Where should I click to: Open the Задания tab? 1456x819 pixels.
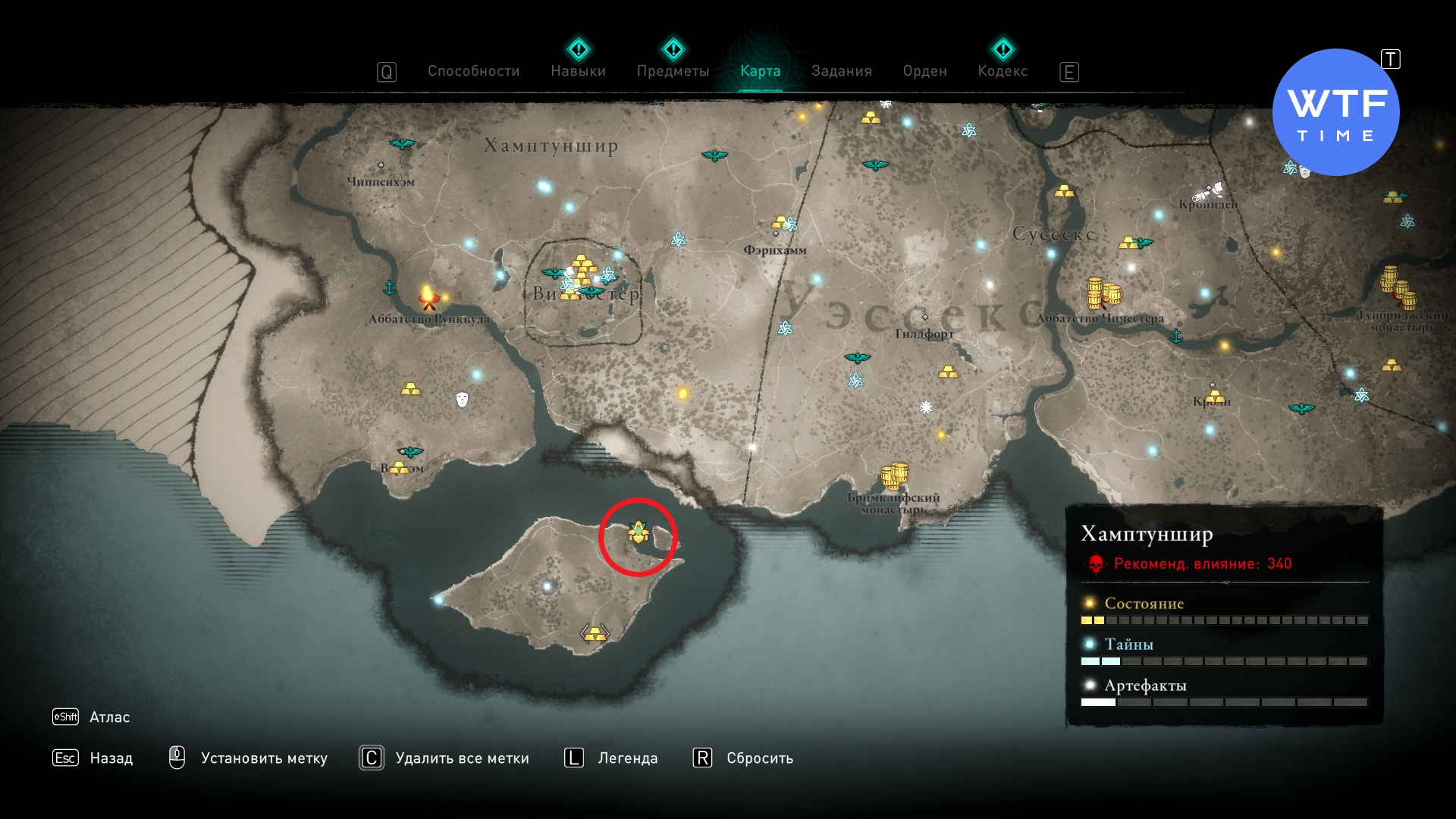(841, 71)
